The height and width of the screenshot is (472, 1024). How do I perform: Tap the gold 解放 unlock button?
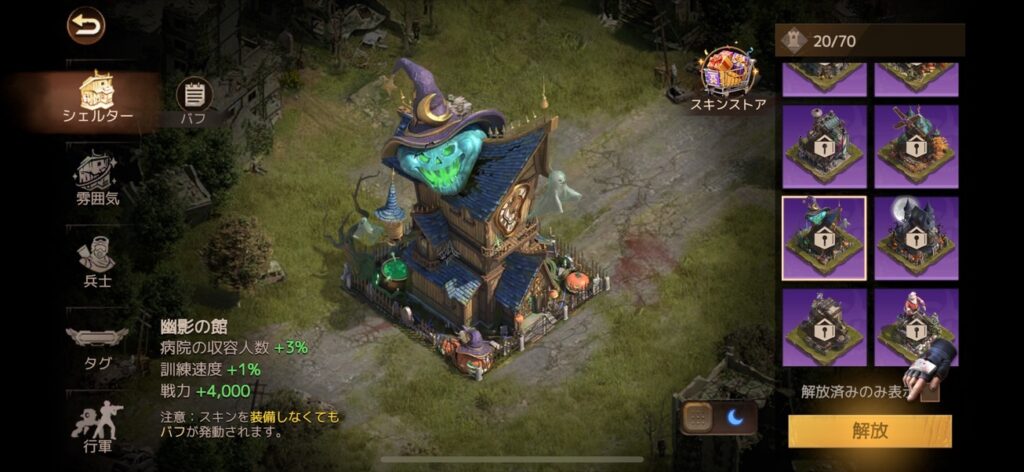pyautogui.click(x=869, y=431)
